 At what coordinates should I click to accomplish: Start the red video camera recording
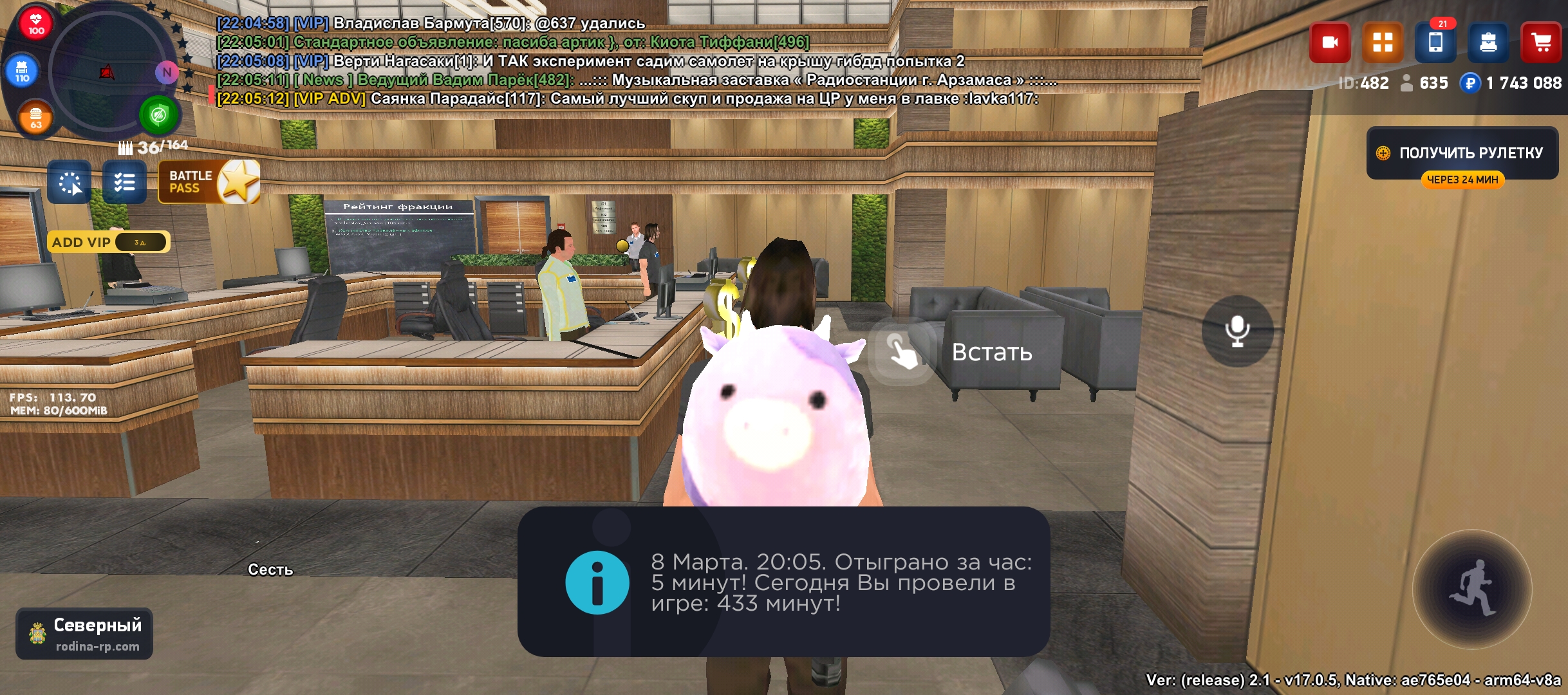click(1329, 43)
